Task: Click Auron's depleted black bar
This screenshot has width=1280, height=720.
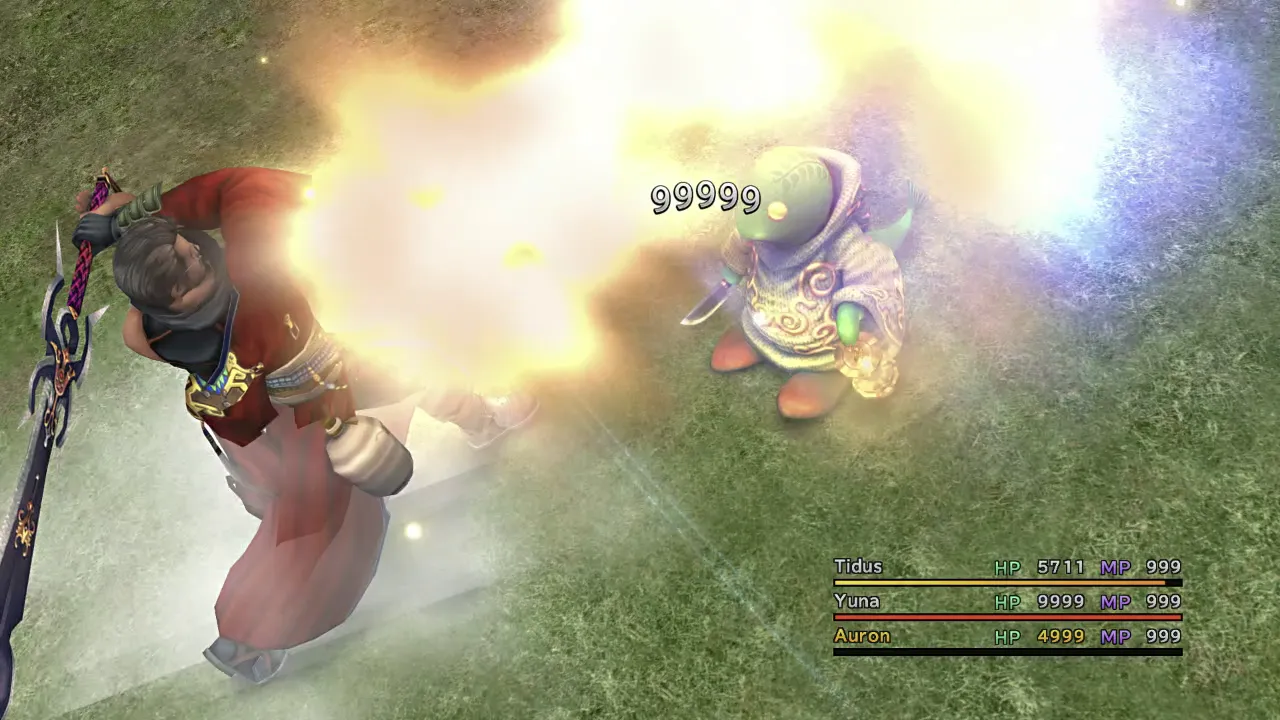Action: click(1000, 650)
